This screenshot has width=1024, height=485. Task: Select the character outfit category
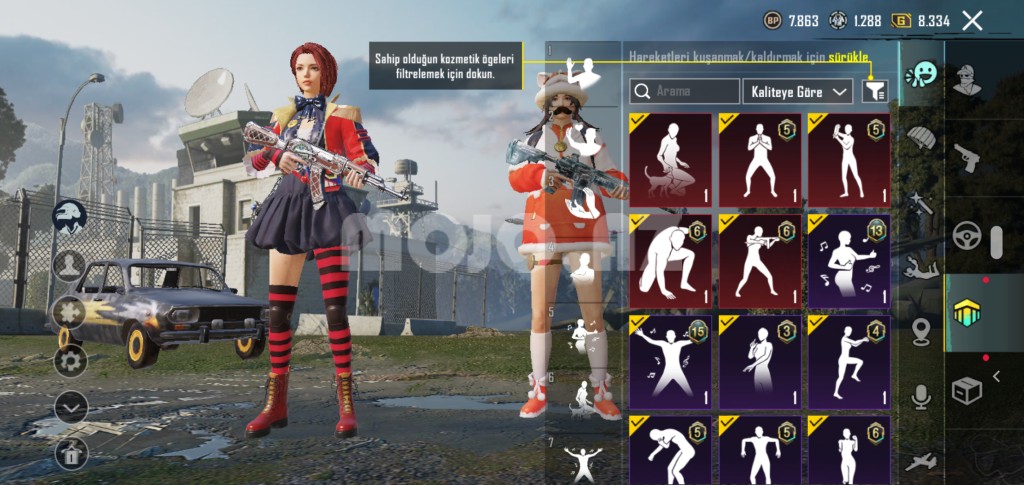pos(967,79)
